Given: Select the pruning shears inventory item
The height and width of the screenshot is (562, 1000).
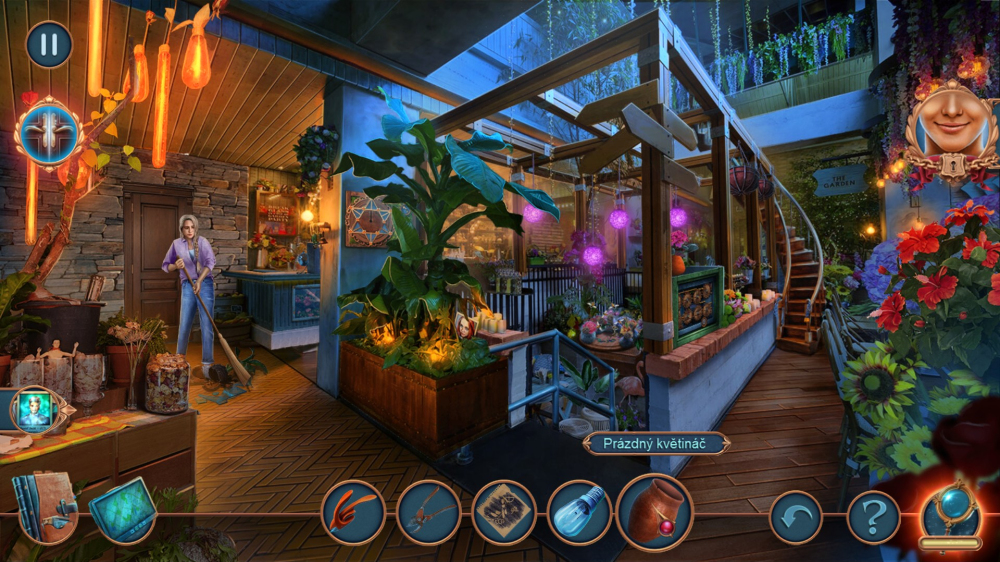Looking at the screenshot, I should click(x=428, y=512).
